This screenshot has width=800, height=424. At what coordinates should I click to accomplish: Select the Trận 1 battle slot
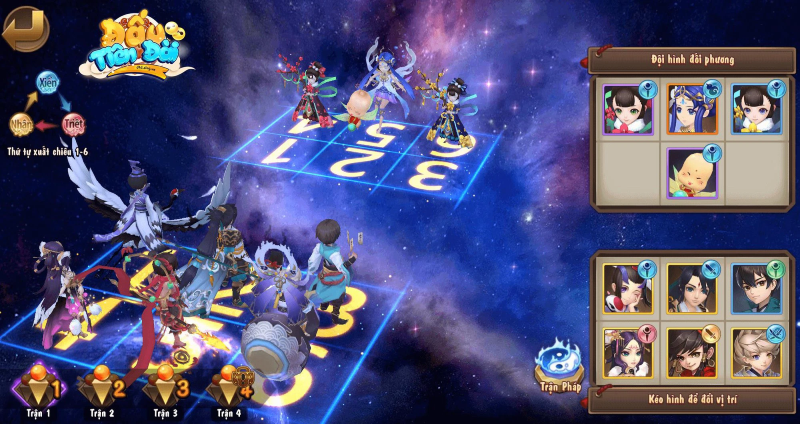coord(40,389)
